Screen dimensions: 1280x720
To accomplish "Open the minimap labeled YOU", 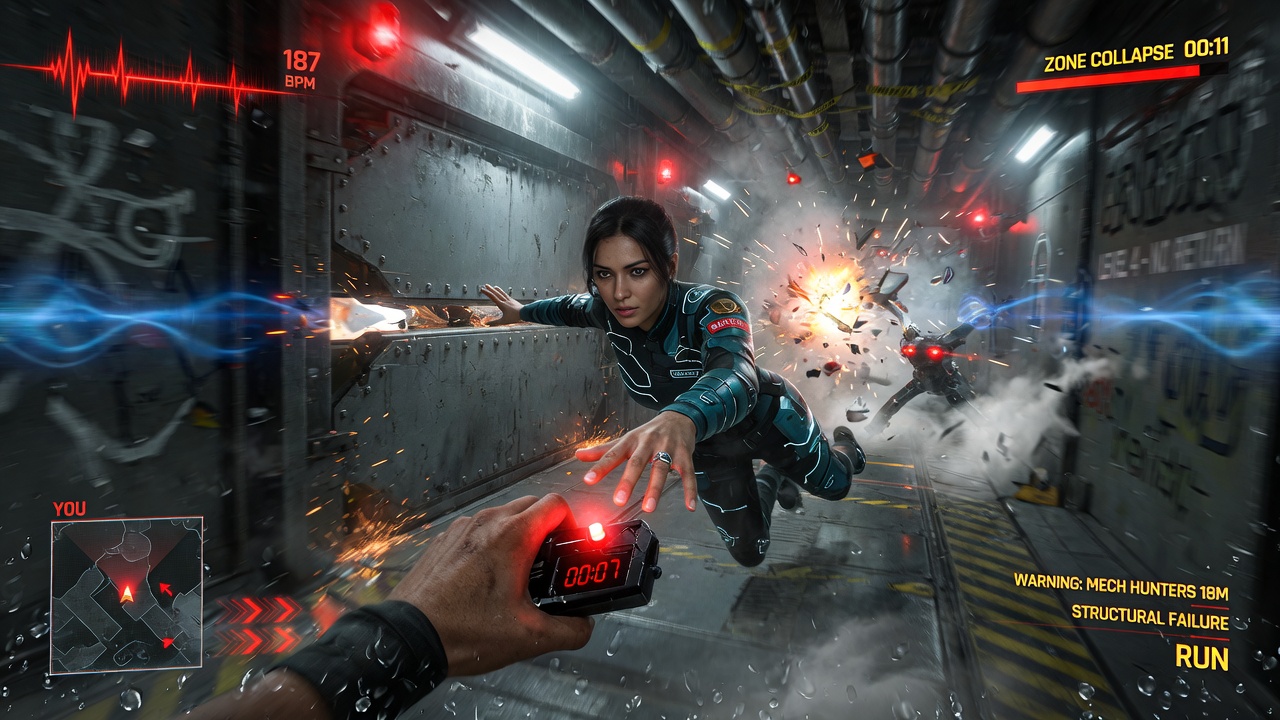I will click(x=126, y=594).
